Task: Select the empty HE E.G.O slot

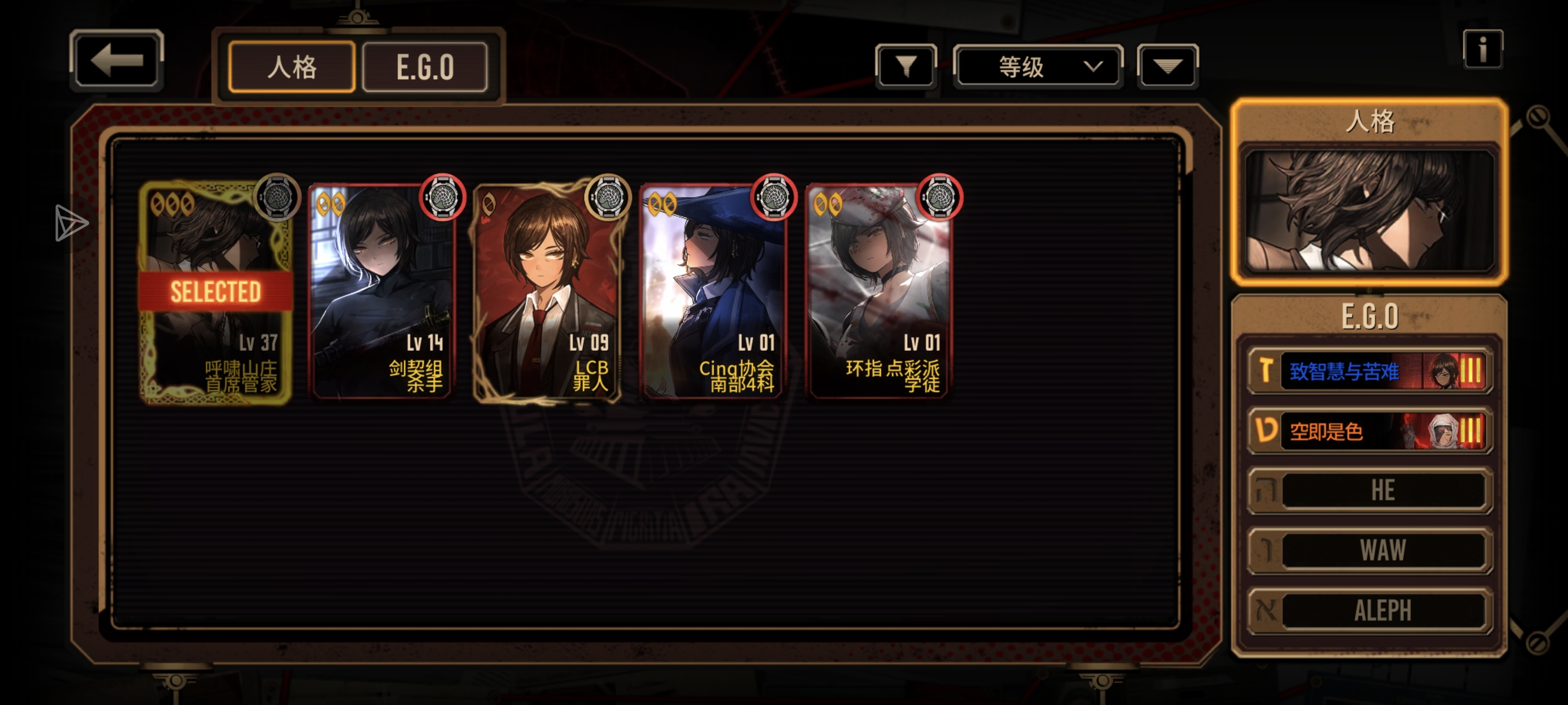Action: pyautogui.click(x=1369, y=490)
